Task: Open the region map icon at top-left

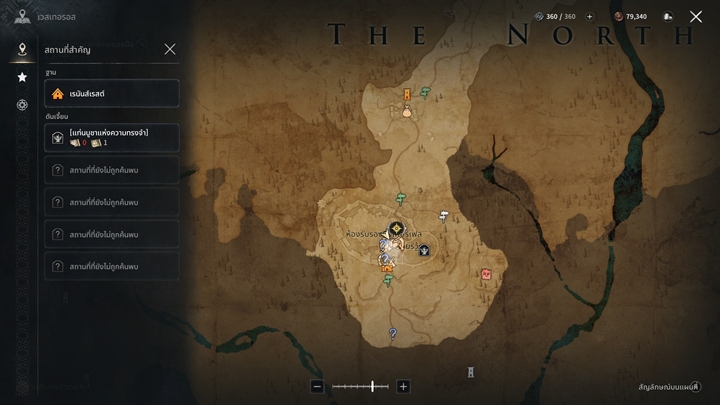Action: 22,16
